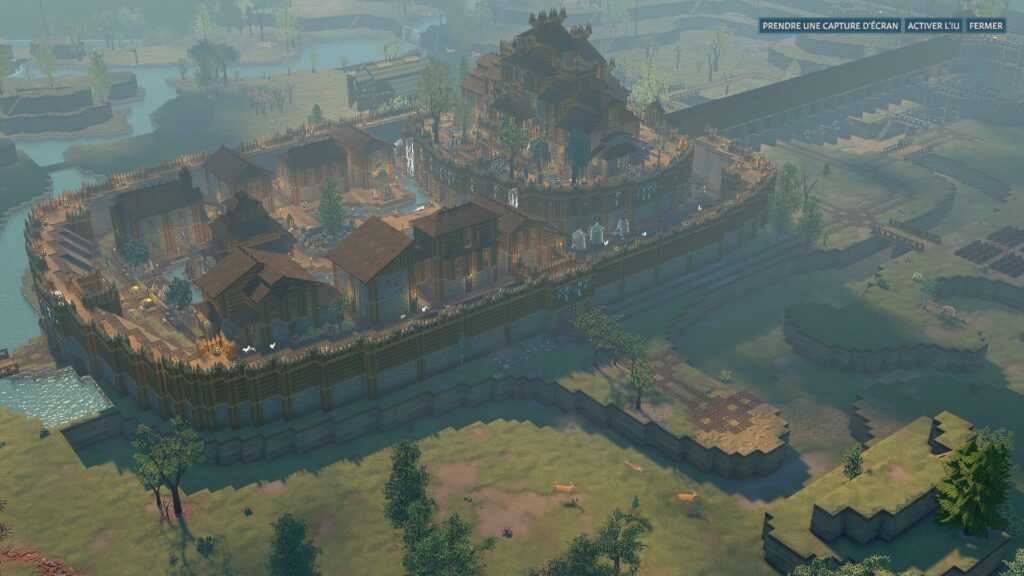The height and width of the screenshot is (576, 1024).
Task: Click the Prendre une capture d'écran button
Action: (829, 26)
